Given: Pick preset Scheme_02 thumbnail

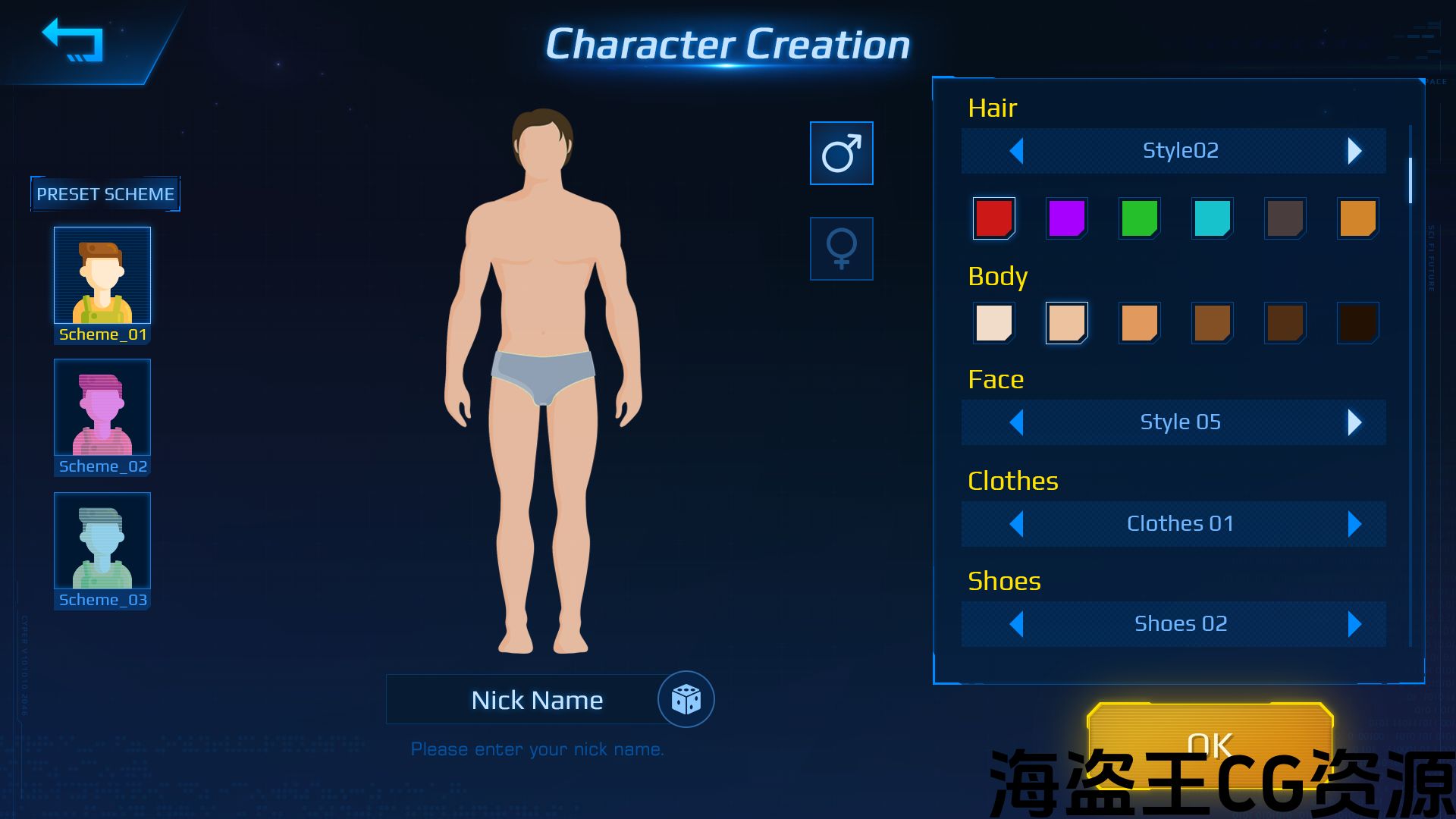Looking at the screenshot, I should coord(102,408).
